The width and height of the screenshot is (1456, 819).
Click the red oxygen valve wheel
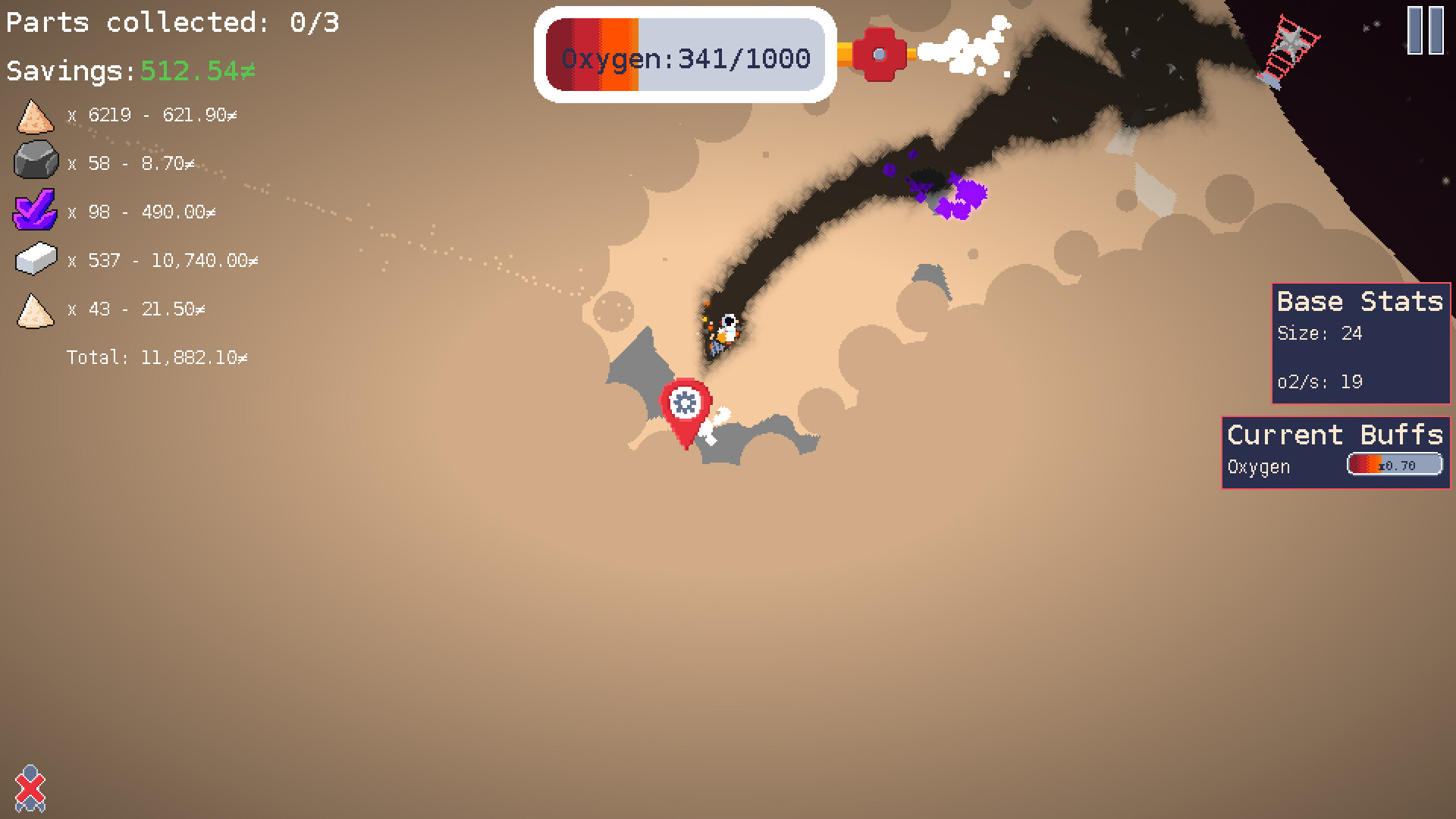[x=880, y=53]
